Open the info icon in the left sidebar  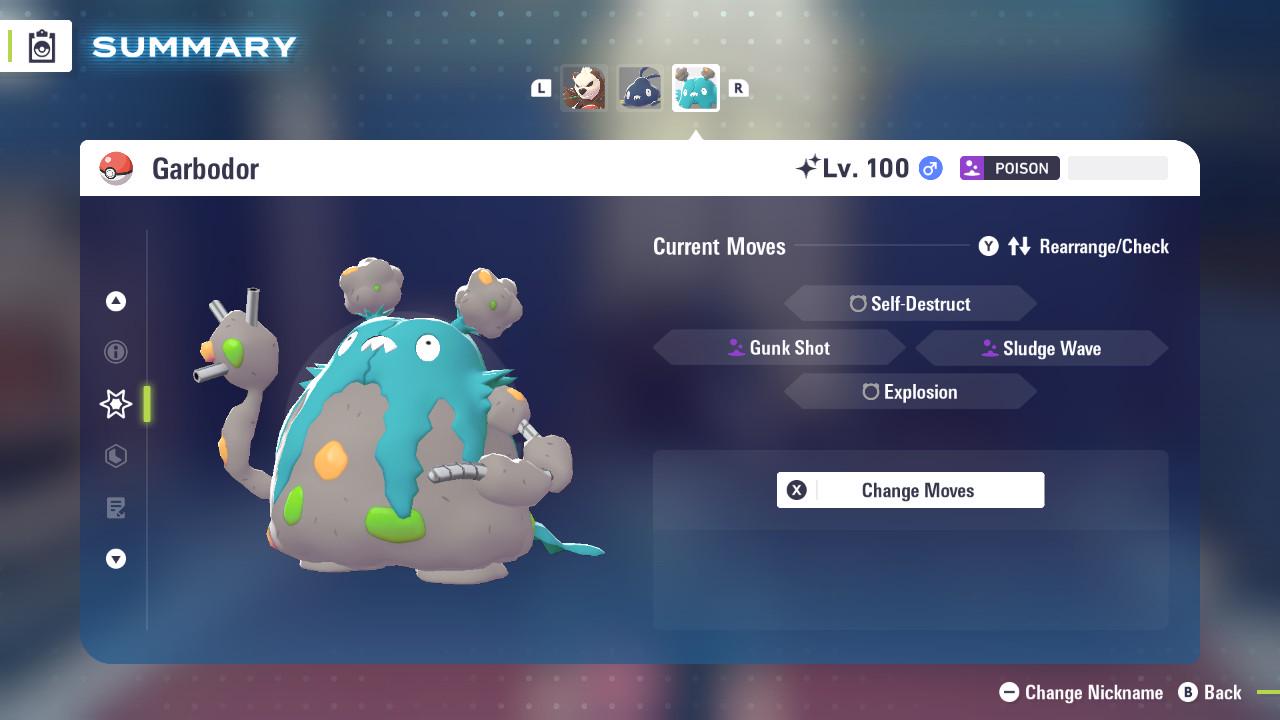click(x=116, y=352)
